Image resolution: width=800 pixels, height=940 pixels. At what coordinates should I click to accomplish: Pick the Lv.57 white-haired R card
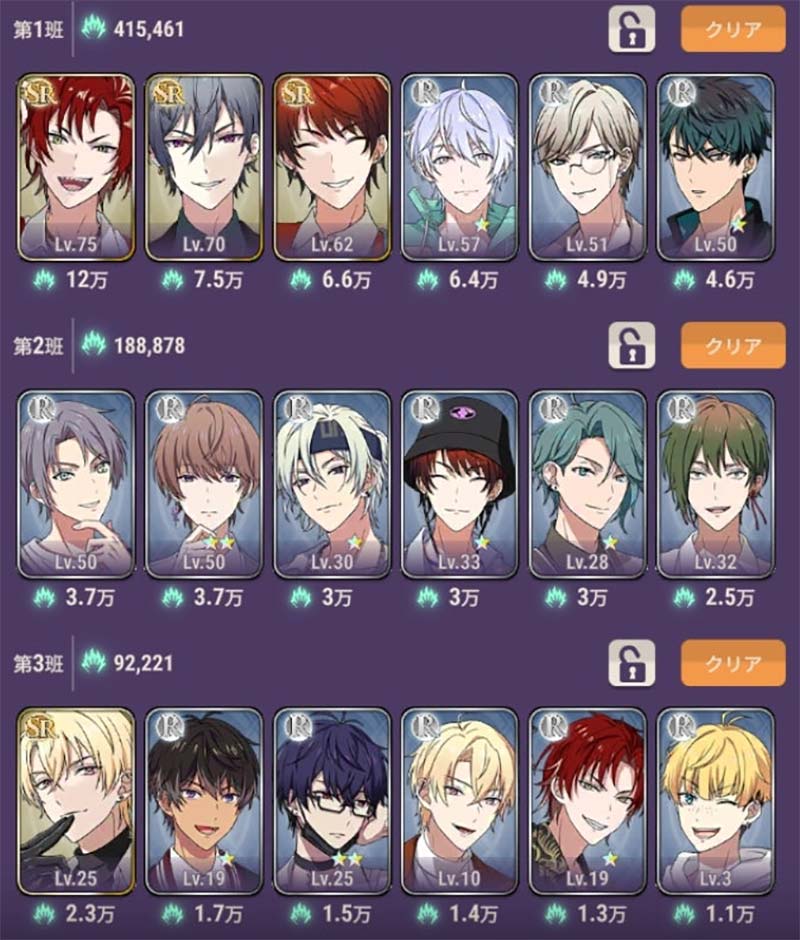point(460,167)
